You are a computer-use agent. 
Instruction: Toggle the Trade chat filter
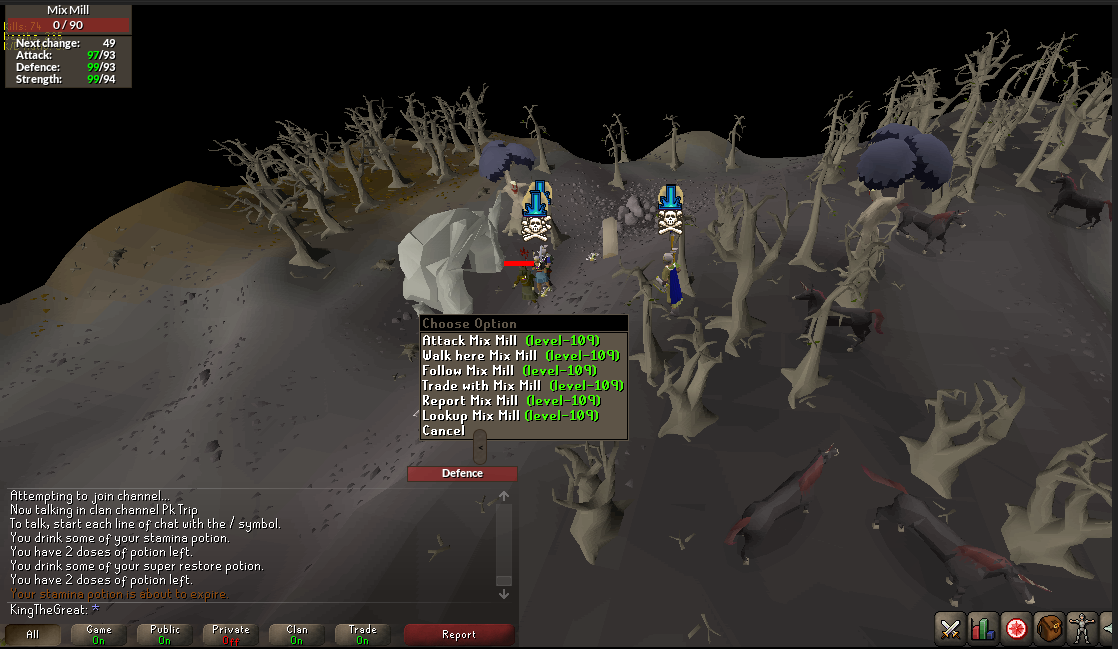pyautogui.click(x=363, y=634)
